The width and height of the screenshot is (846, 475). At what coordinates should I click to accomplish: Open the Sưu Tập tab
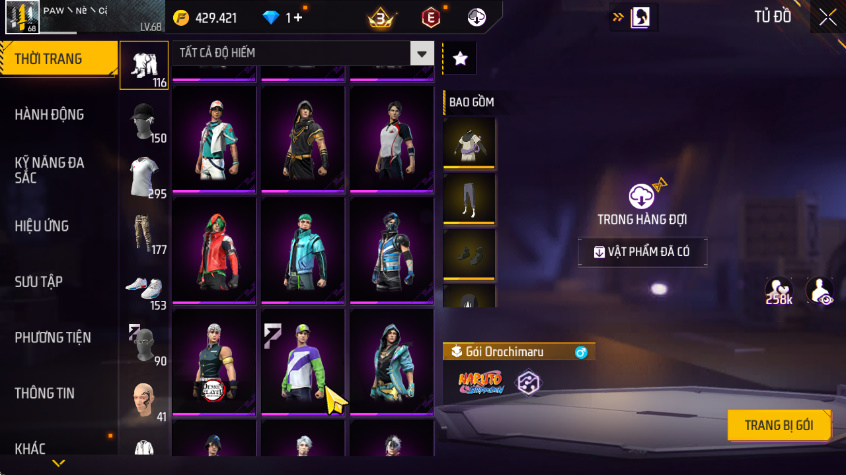(39, 282)
